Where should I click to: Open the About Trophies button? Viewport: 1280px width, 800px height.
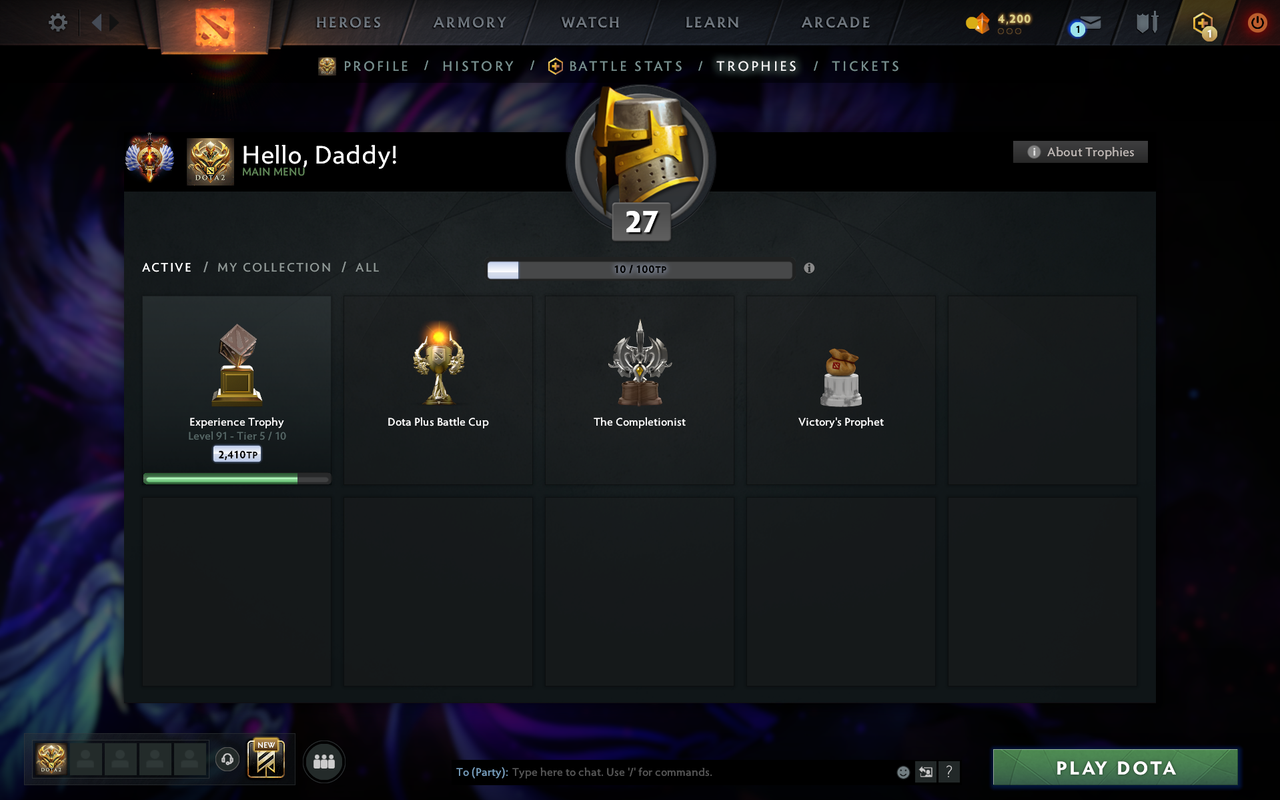pyautogui.click(x=1080, y=152)
